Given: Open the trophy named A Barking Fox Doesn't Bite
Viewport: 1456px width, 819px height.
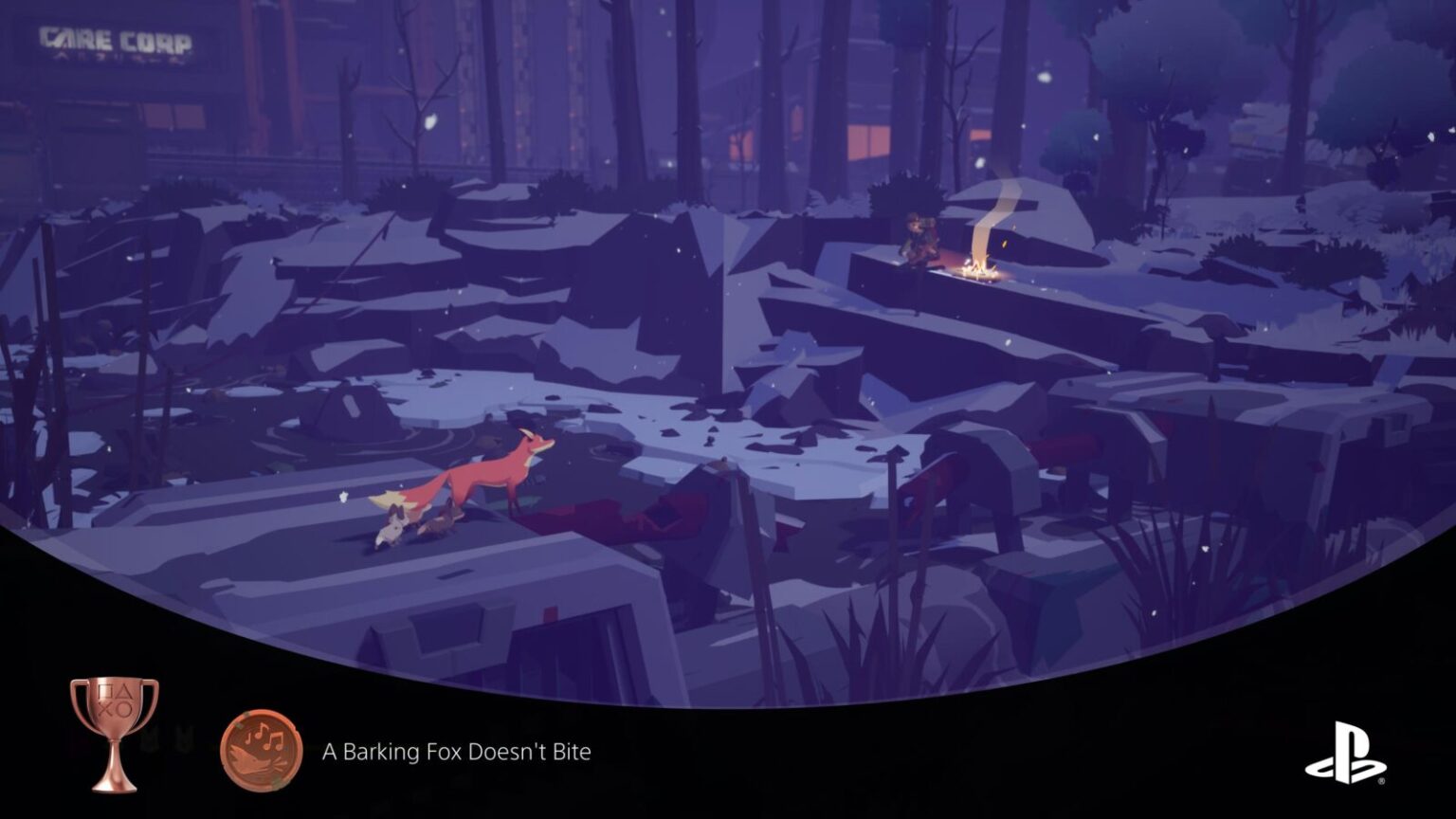Looking at the screenshot, I should 455,753.
